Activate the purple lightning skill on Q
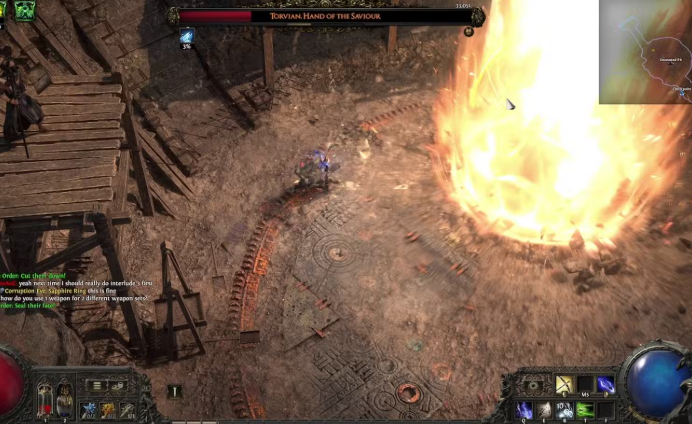Viewport: 692px width, 424px height. click(524, 409)
